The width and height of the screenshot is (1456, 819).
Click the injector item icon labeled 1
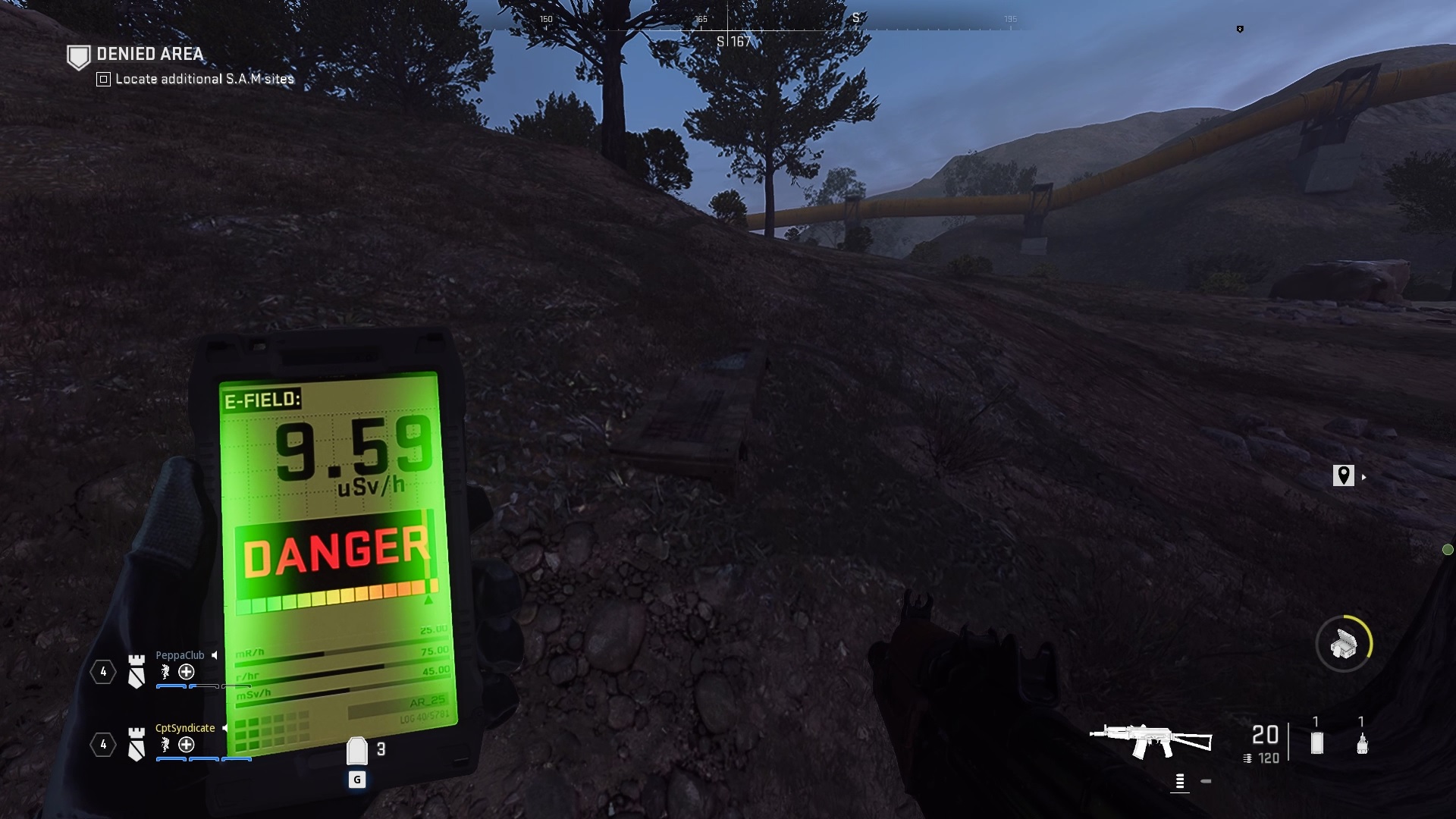click(1362, 743)
